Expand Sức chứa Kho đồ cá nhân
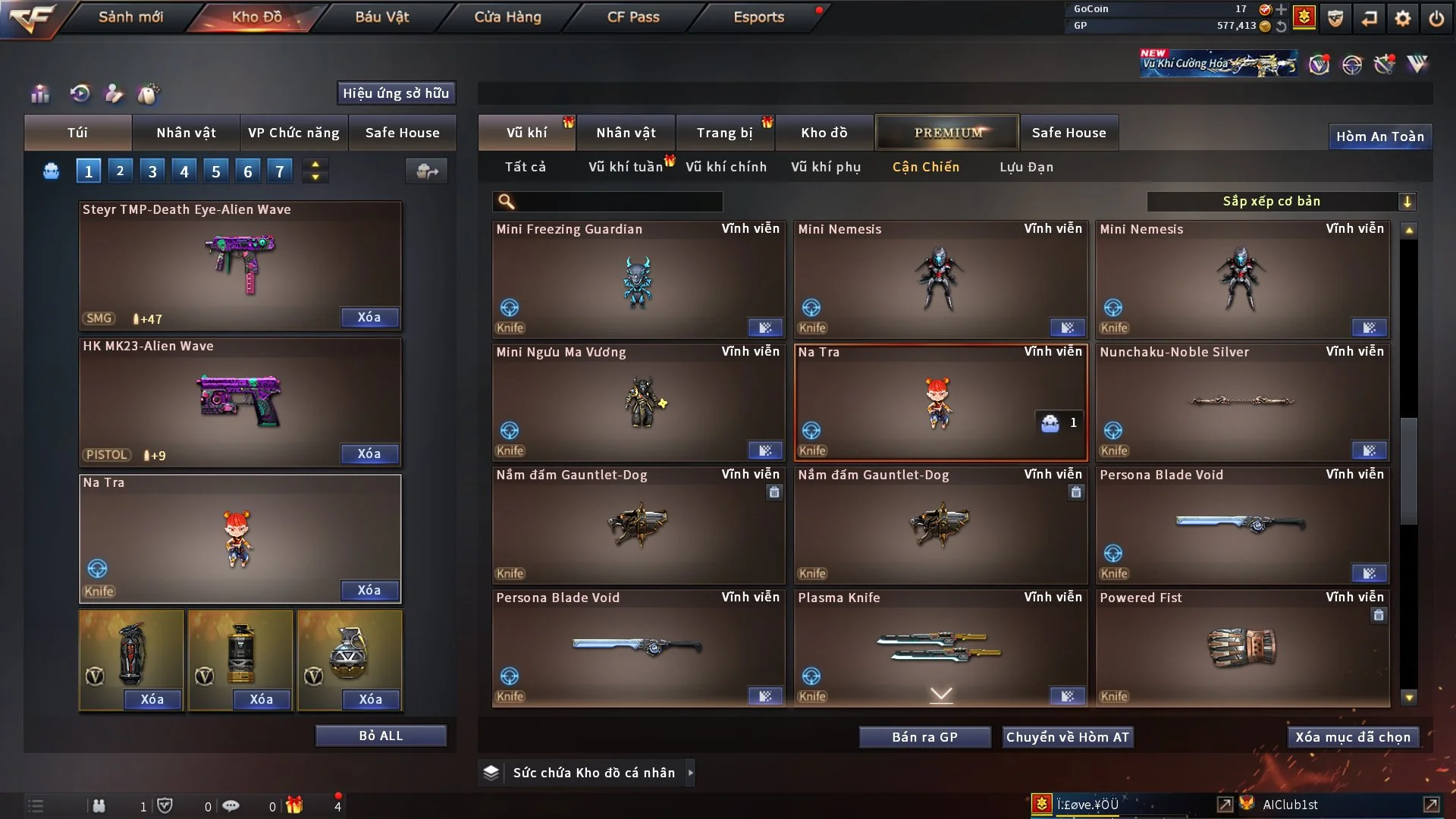 point(689,773)
